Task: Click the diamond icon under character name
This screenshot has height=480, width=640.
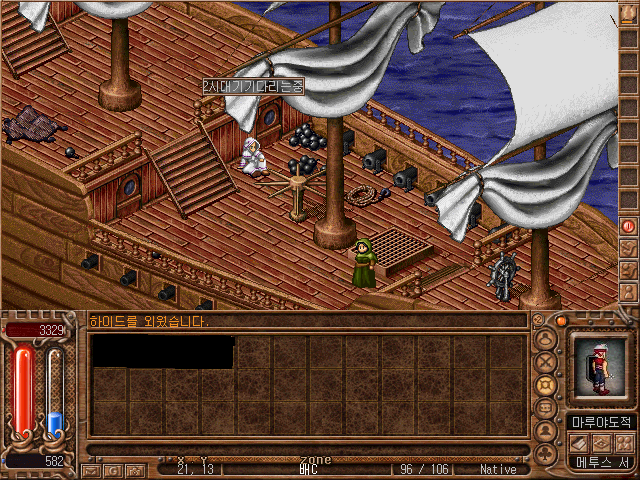Action: 601,442
